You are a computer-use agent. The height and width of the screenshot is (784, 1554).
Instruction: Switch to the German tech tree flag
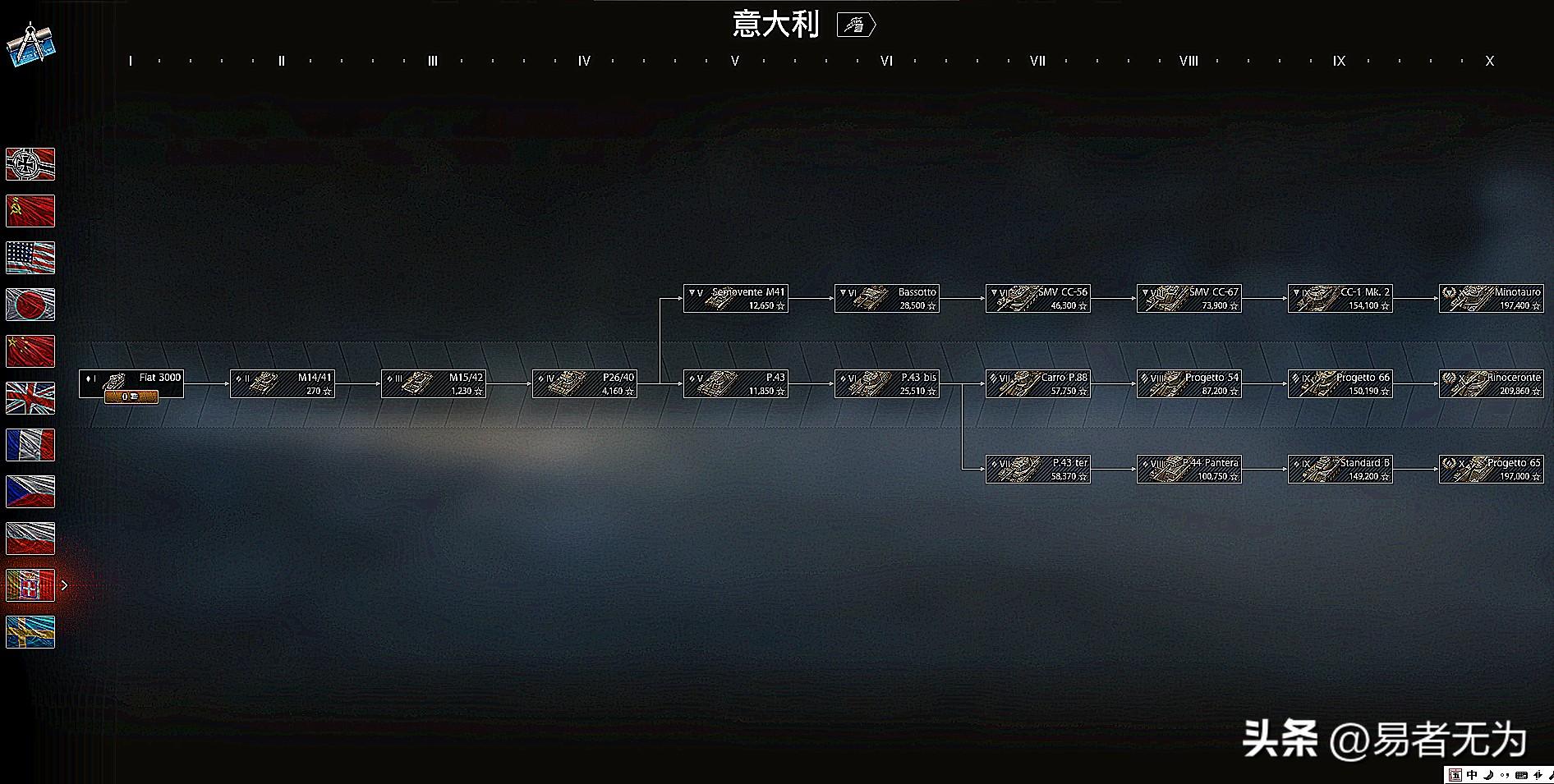point(30,164)
